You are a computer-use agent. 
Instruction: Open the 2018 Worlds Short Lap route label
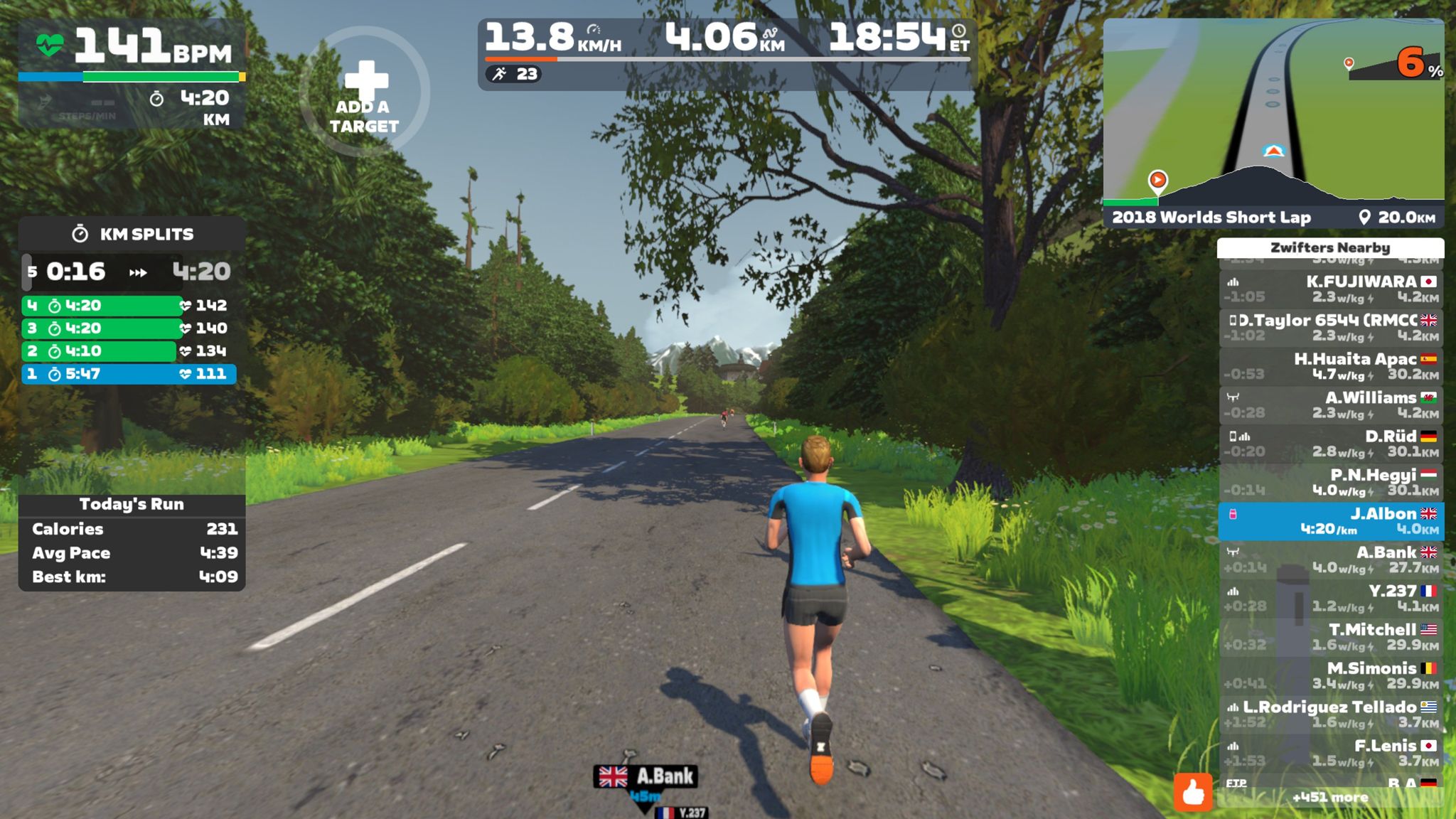(x=1211, y=218)
